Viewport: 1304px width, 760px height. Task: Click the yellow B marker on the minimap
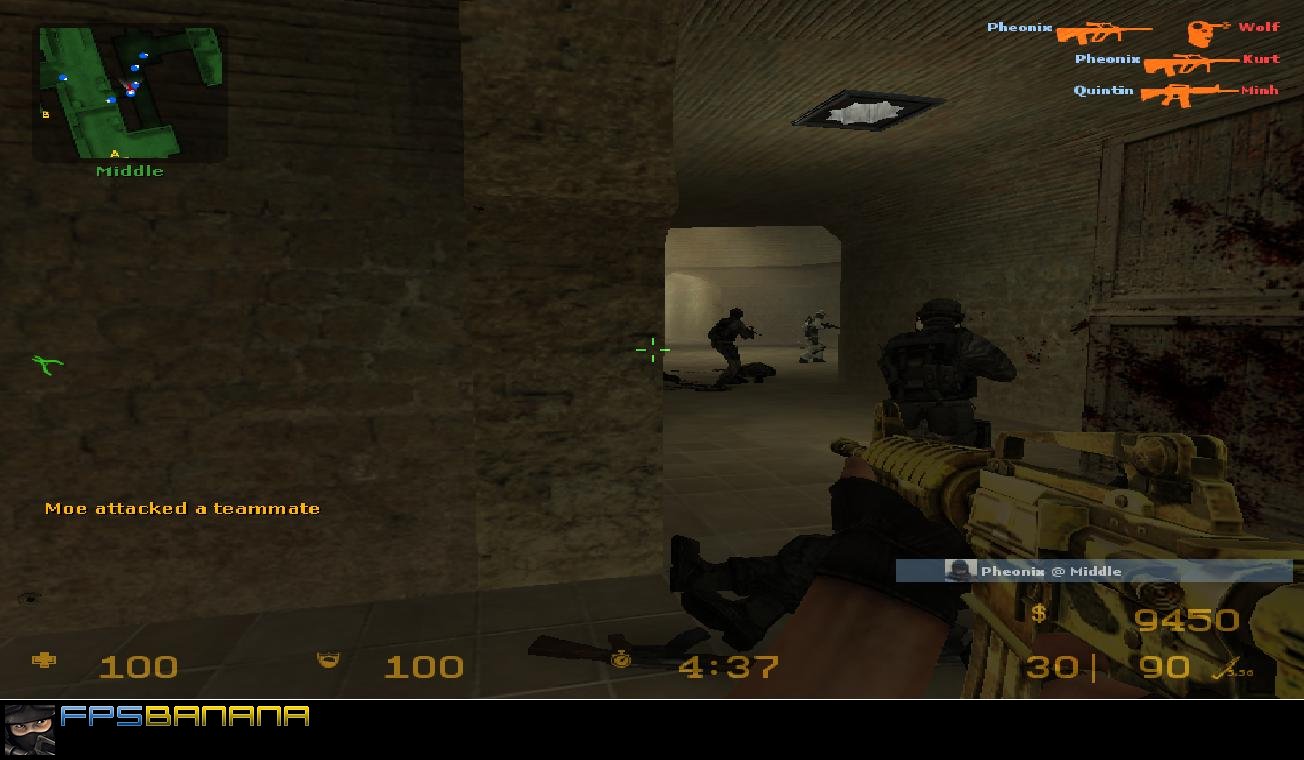click(46, 113)
